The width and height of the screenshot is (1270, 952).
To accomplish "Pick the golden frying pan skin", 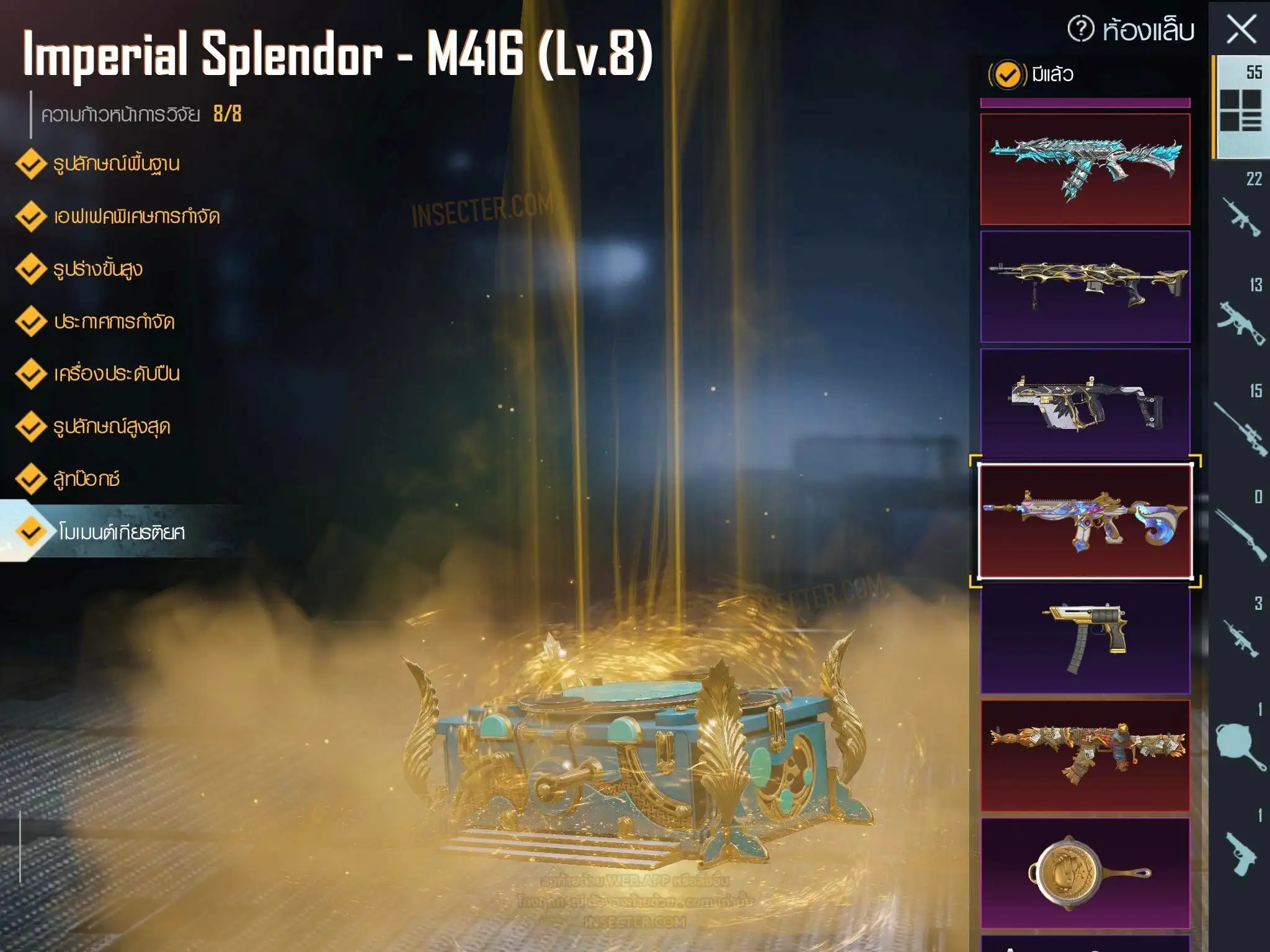I will 1085,873.
